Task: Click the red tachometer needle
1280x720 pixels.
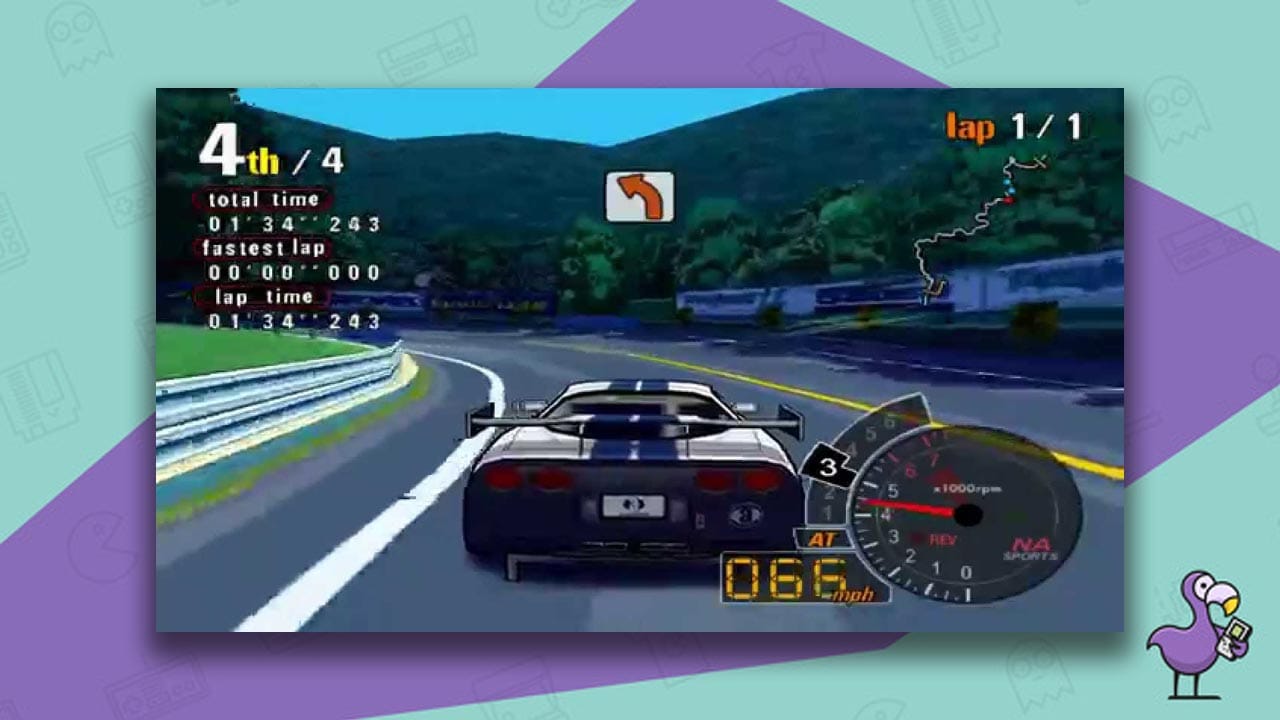Action: [907, 507]
